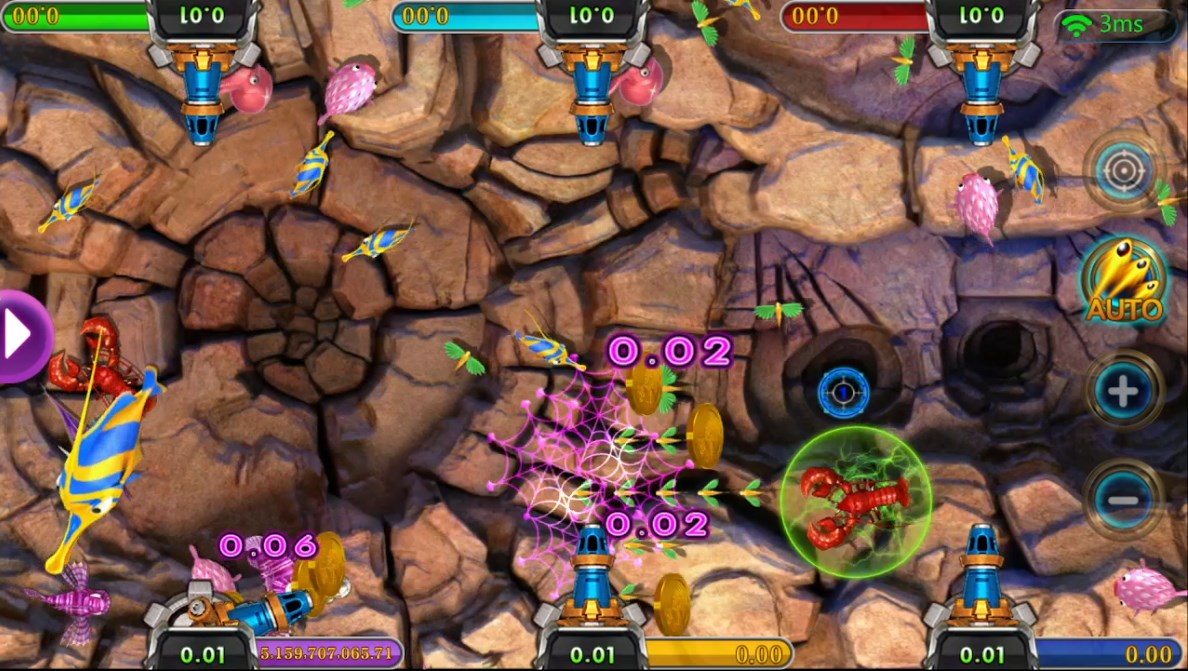Expand the purple arrow side panel
The width and height of the screenshot is (1188, 671).
20,337
